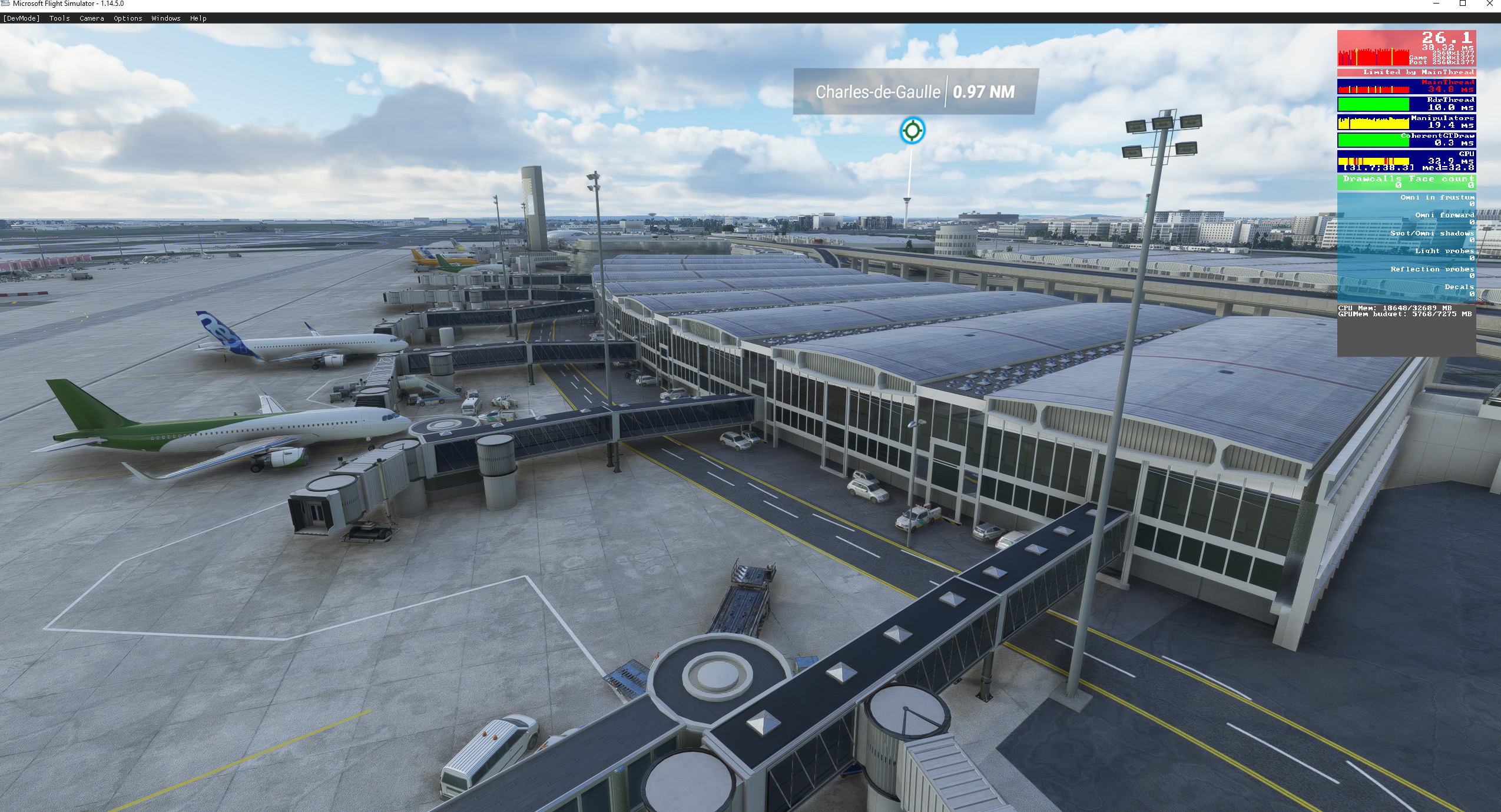Open the DevMode menu
The image size is (1501, 812).
[x=21, y=18]
